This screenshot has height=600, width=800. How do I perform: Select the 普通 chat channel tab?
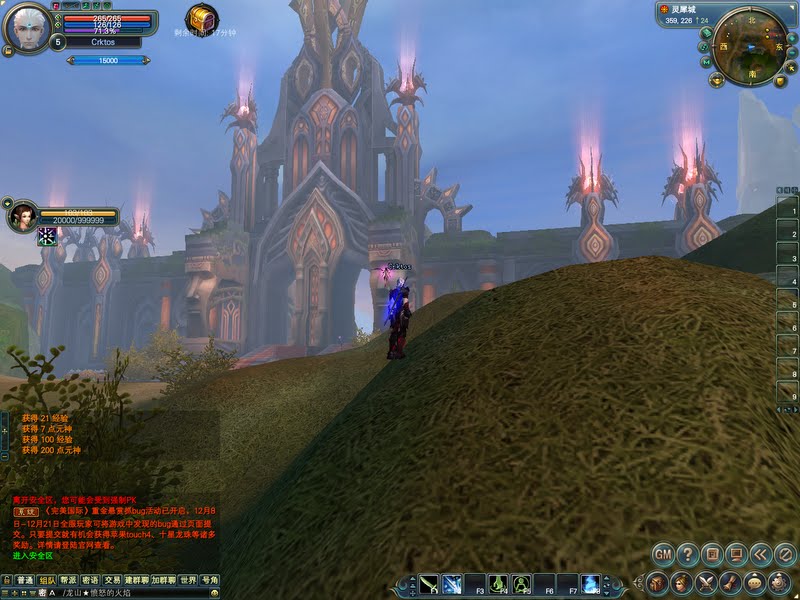(x=24, y=580)
